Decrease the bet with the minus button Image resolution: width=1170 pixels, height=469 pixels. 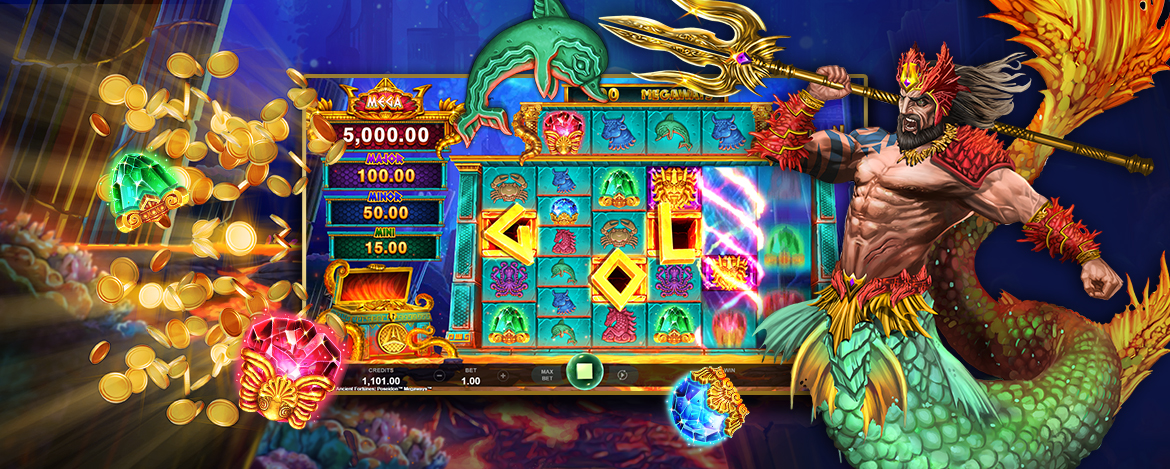[439, 375]
